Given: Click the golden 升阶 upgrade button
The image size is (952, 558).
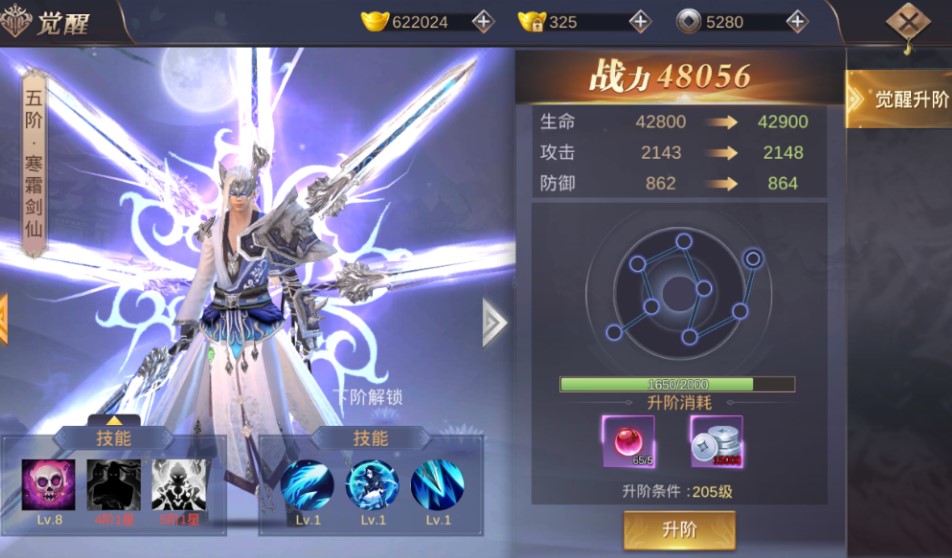Looking at the screenshot, I should [679, 530].
